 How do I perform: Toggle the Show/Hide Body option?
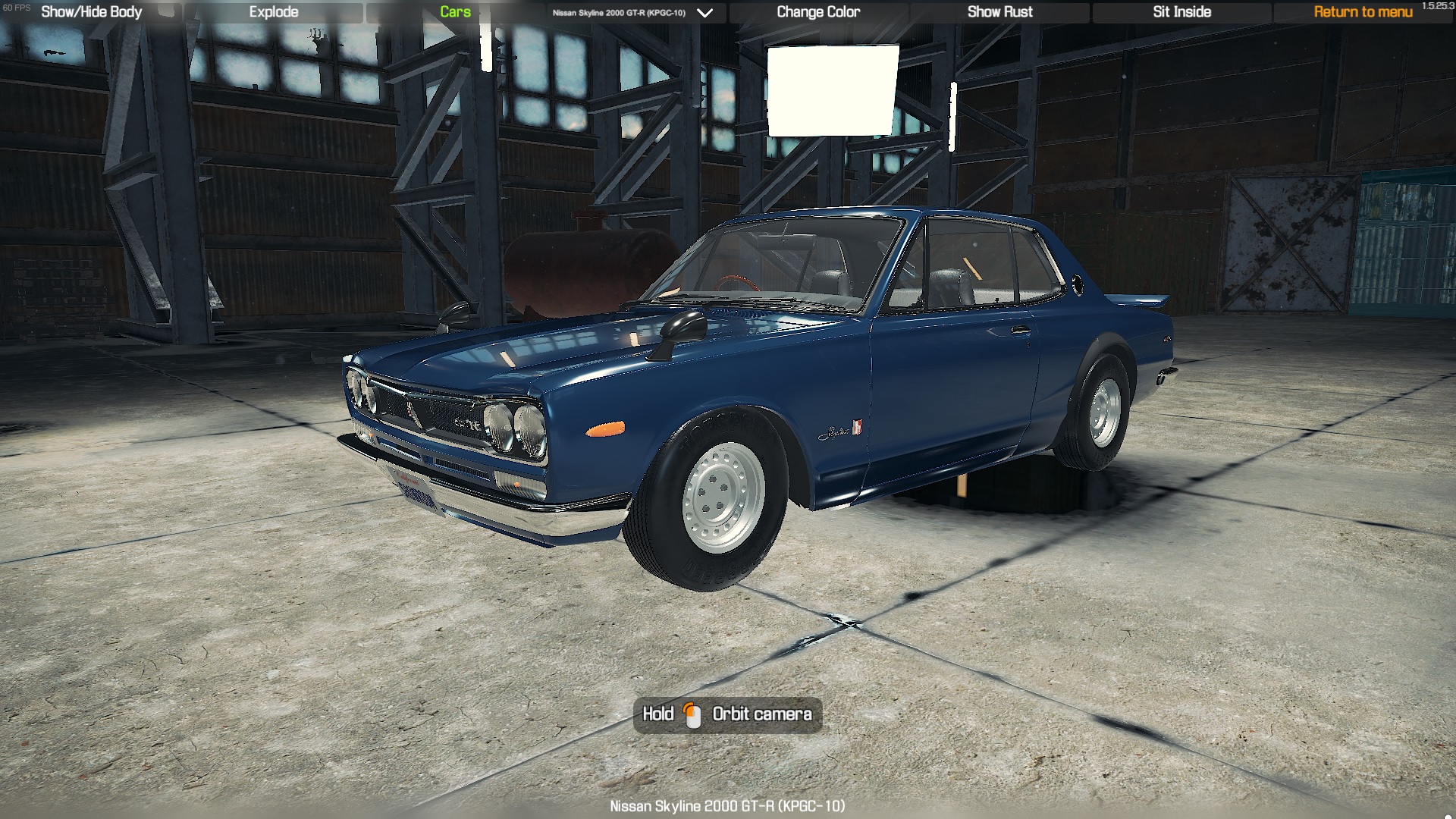91,12
